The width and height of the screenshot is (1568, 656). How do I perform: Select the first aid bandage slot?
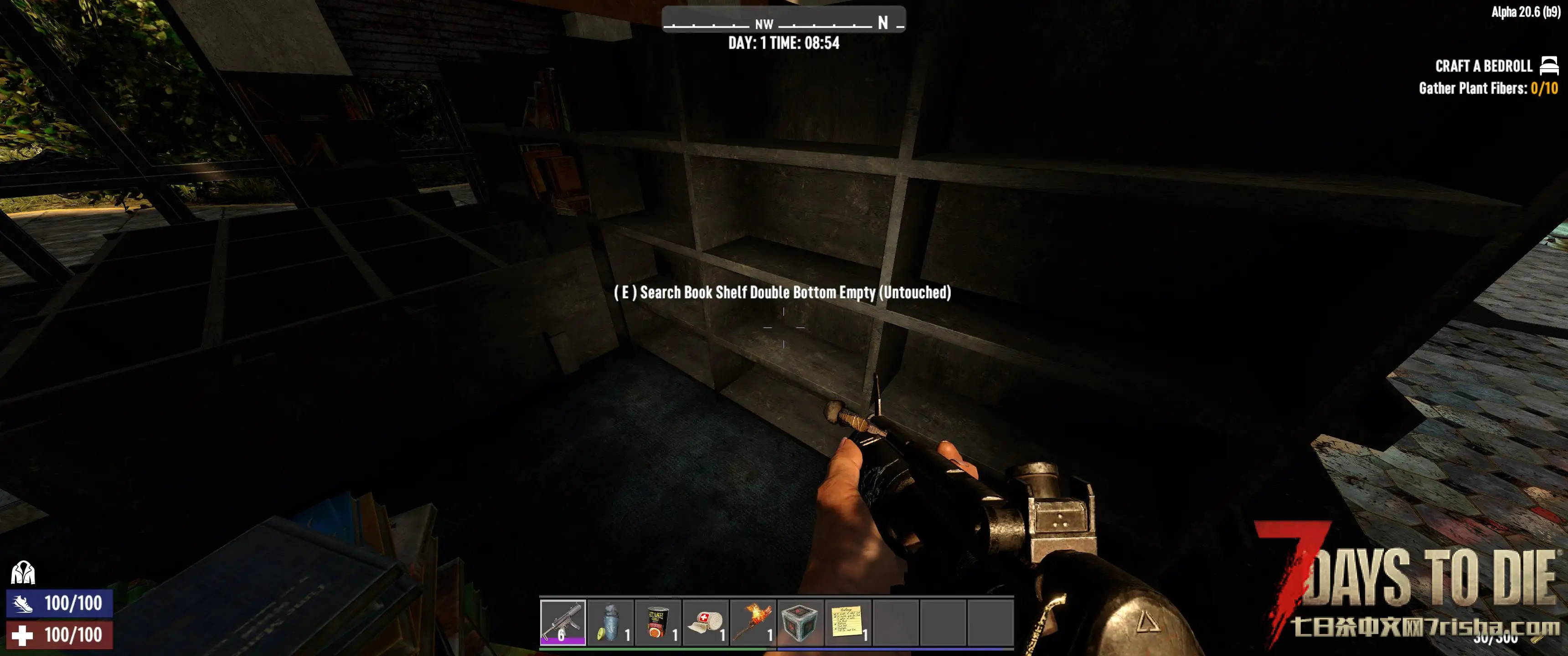[x=706, y=621]
